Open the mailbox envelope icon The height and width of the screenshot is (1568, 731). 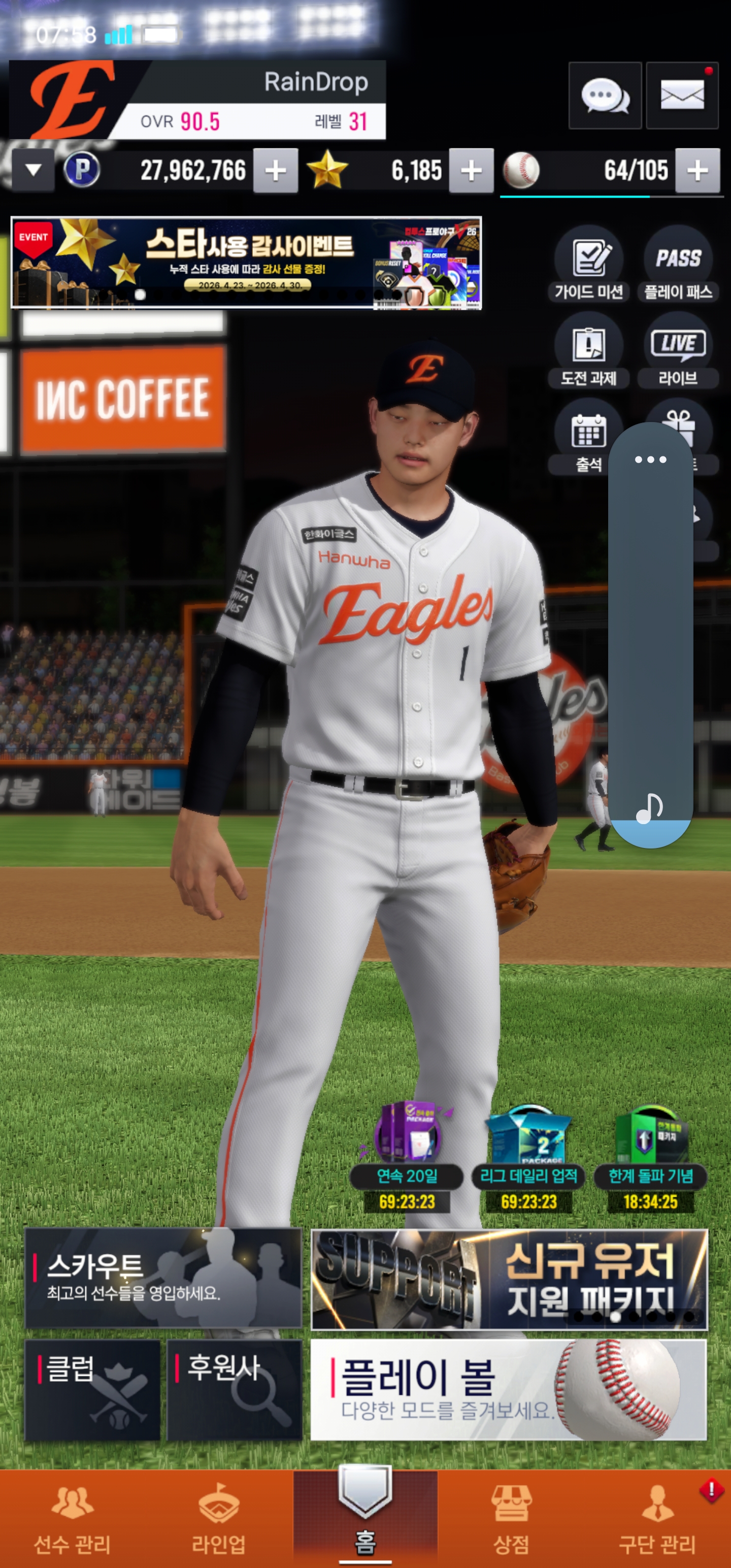click(682, 95)
